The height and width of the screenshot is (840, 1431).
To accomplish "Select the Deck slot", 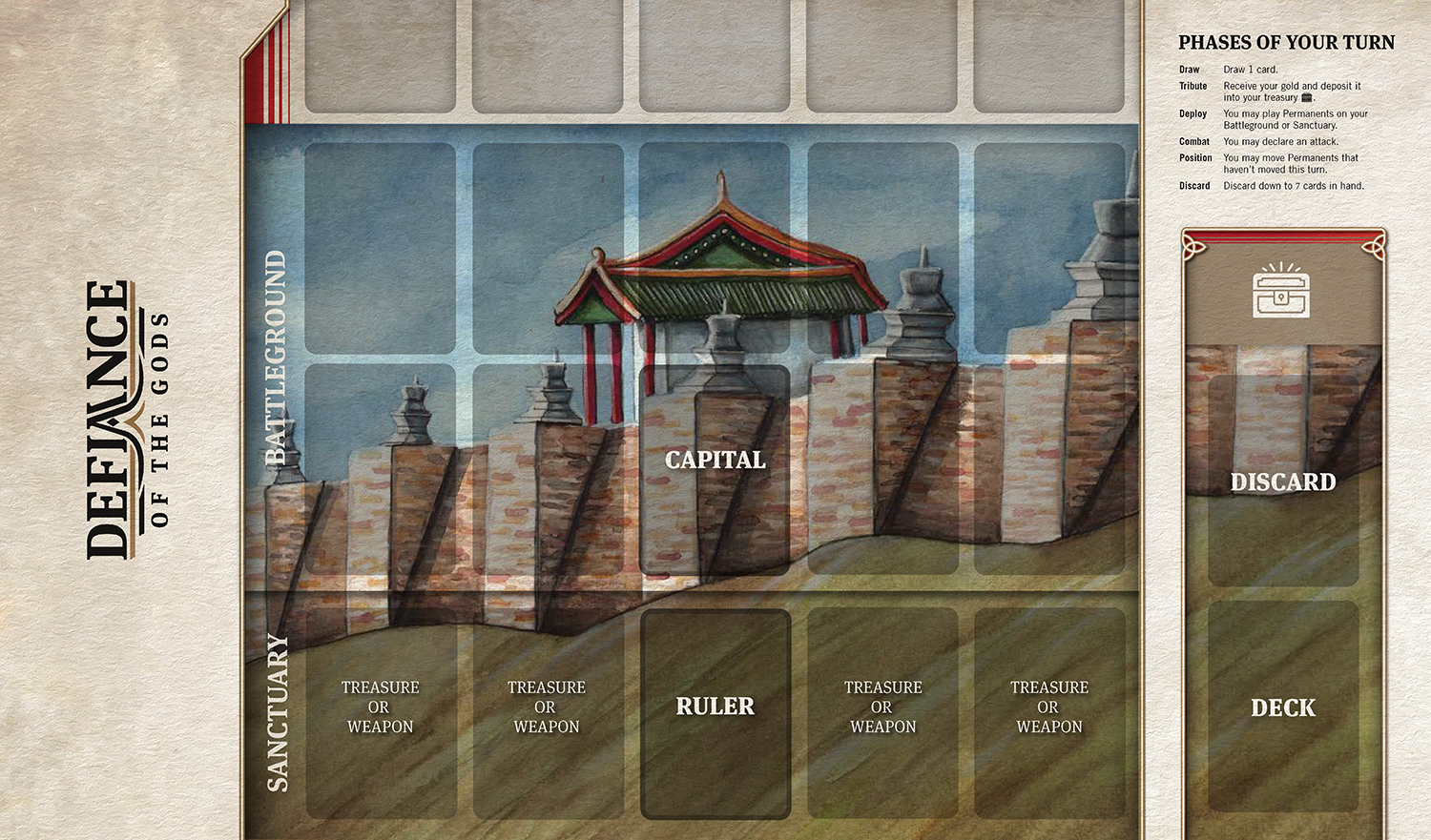I will 1282,707.
